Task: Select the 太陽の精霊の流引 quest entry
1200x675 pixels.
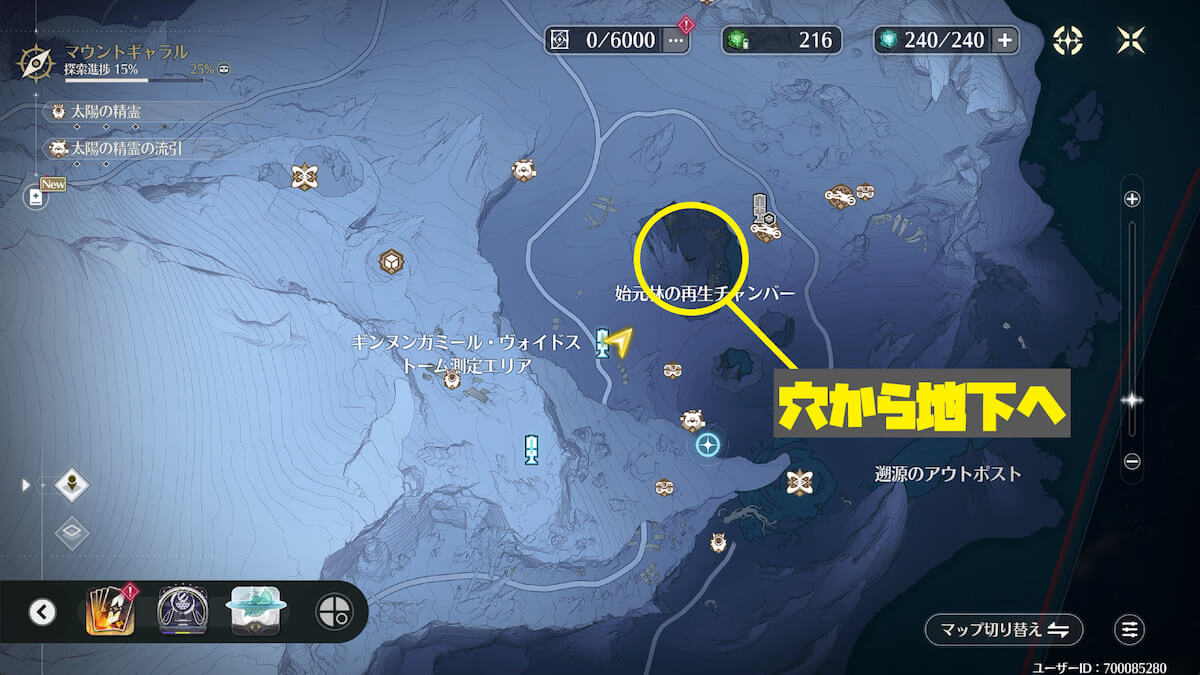Action: 120,148
